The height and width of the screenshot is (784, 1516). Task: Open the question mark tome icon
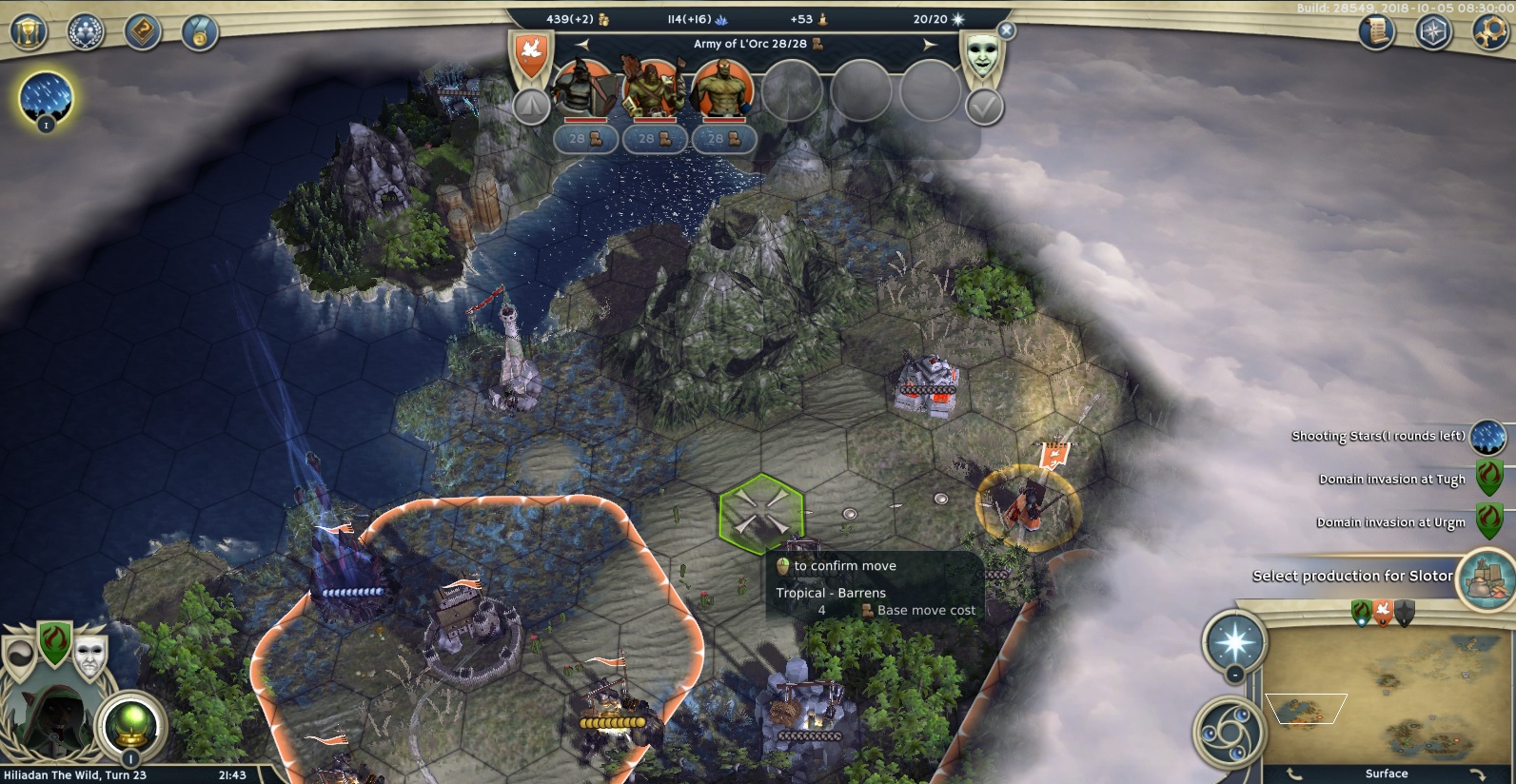click(143, 32)
